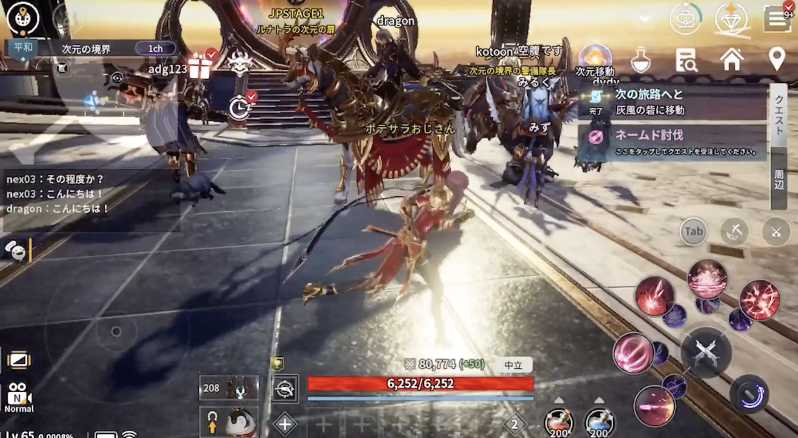Viewport: 798px width, 438px height.
Task: Toggle the Tab target-switch button
Action: pyautogui.click(x=693, y=232)
